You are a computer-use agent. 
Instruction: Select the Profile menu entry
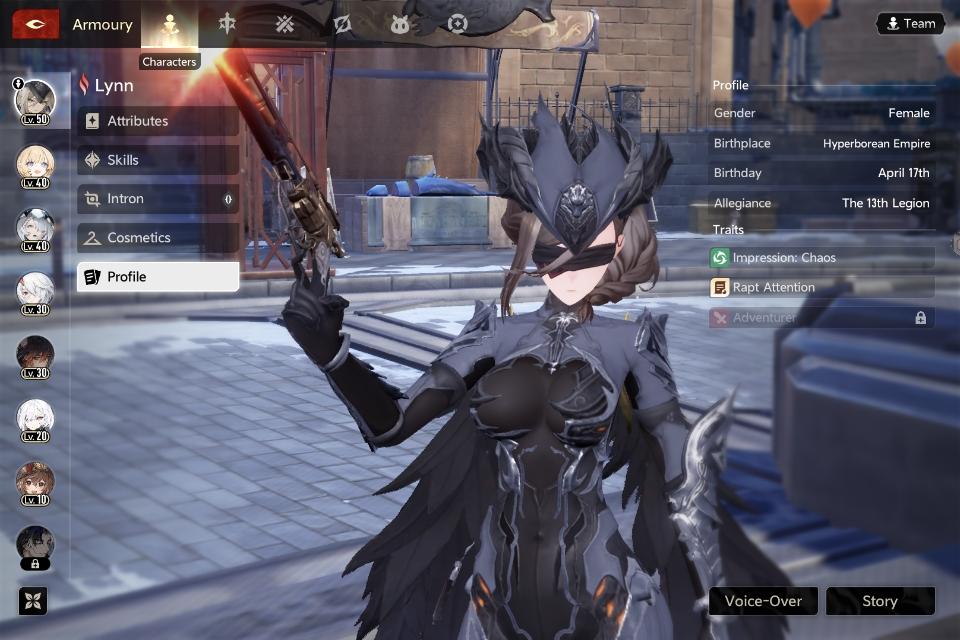tap(158, 277)
